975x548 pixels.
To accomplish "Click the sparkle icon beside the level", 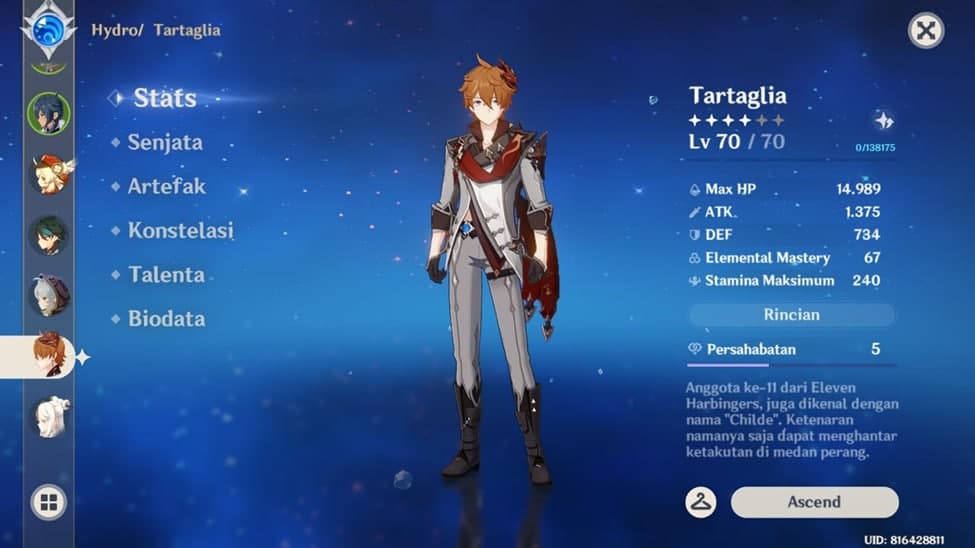I will [x=883, y=121].
